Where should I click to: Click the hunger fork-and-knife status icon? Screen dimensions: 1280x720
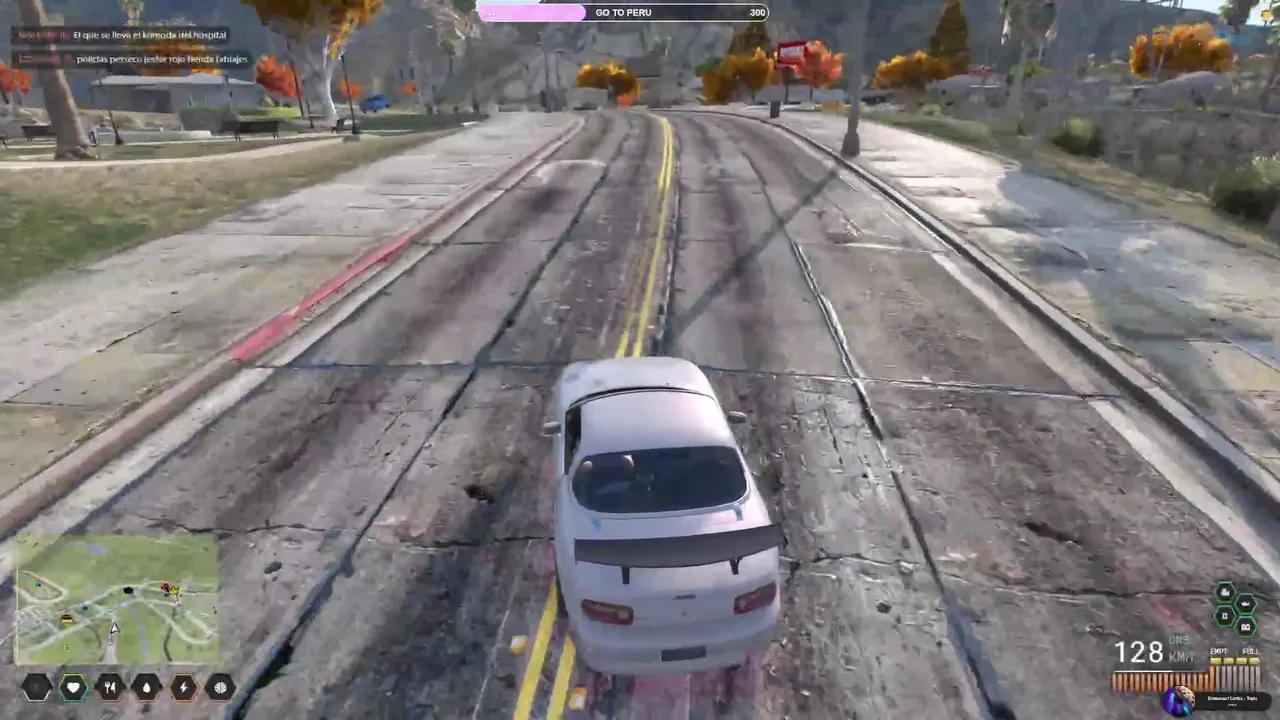pos(109,687)
